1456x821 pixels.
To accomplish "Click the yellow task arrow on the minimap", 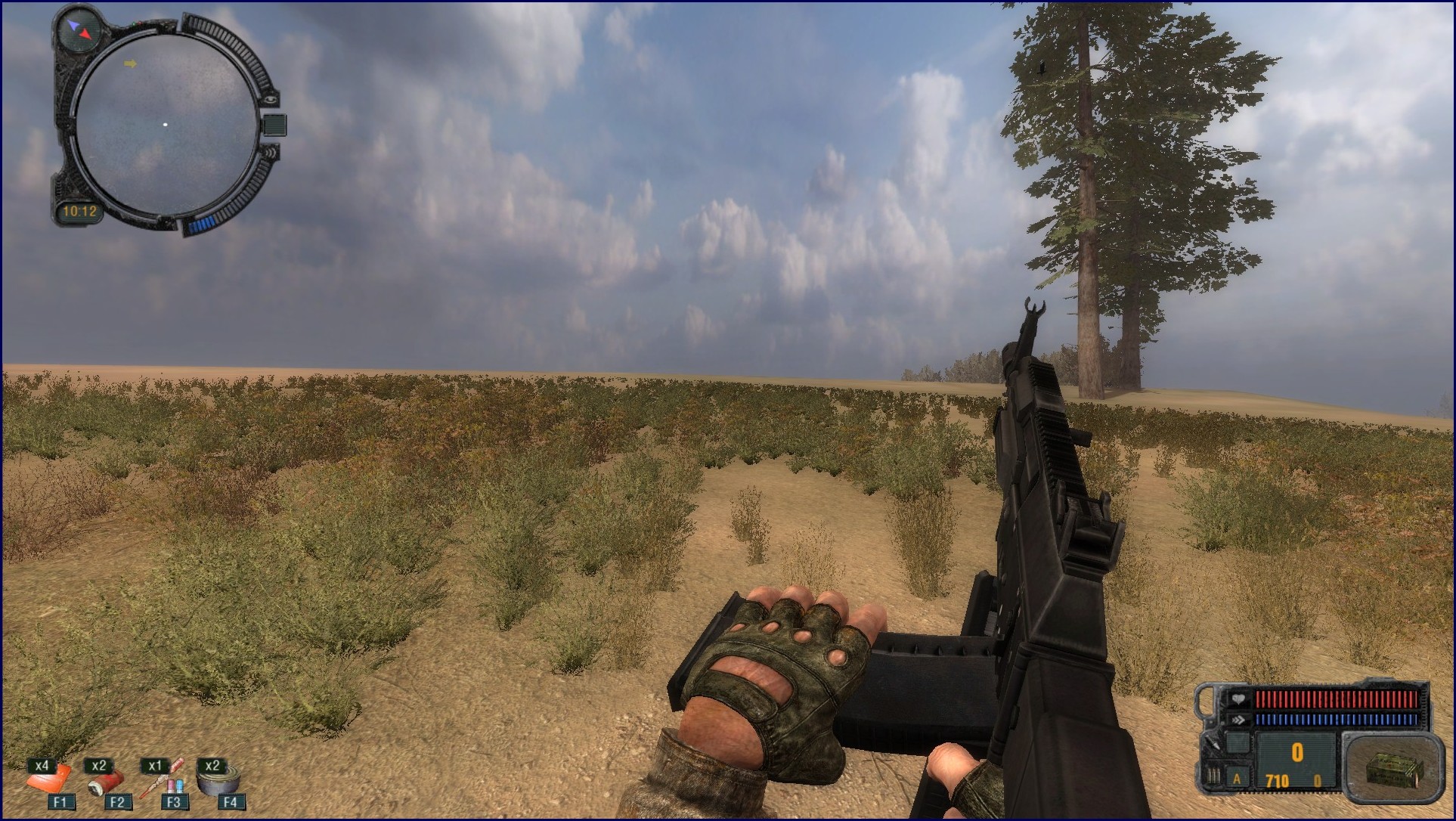I will 131,64.
